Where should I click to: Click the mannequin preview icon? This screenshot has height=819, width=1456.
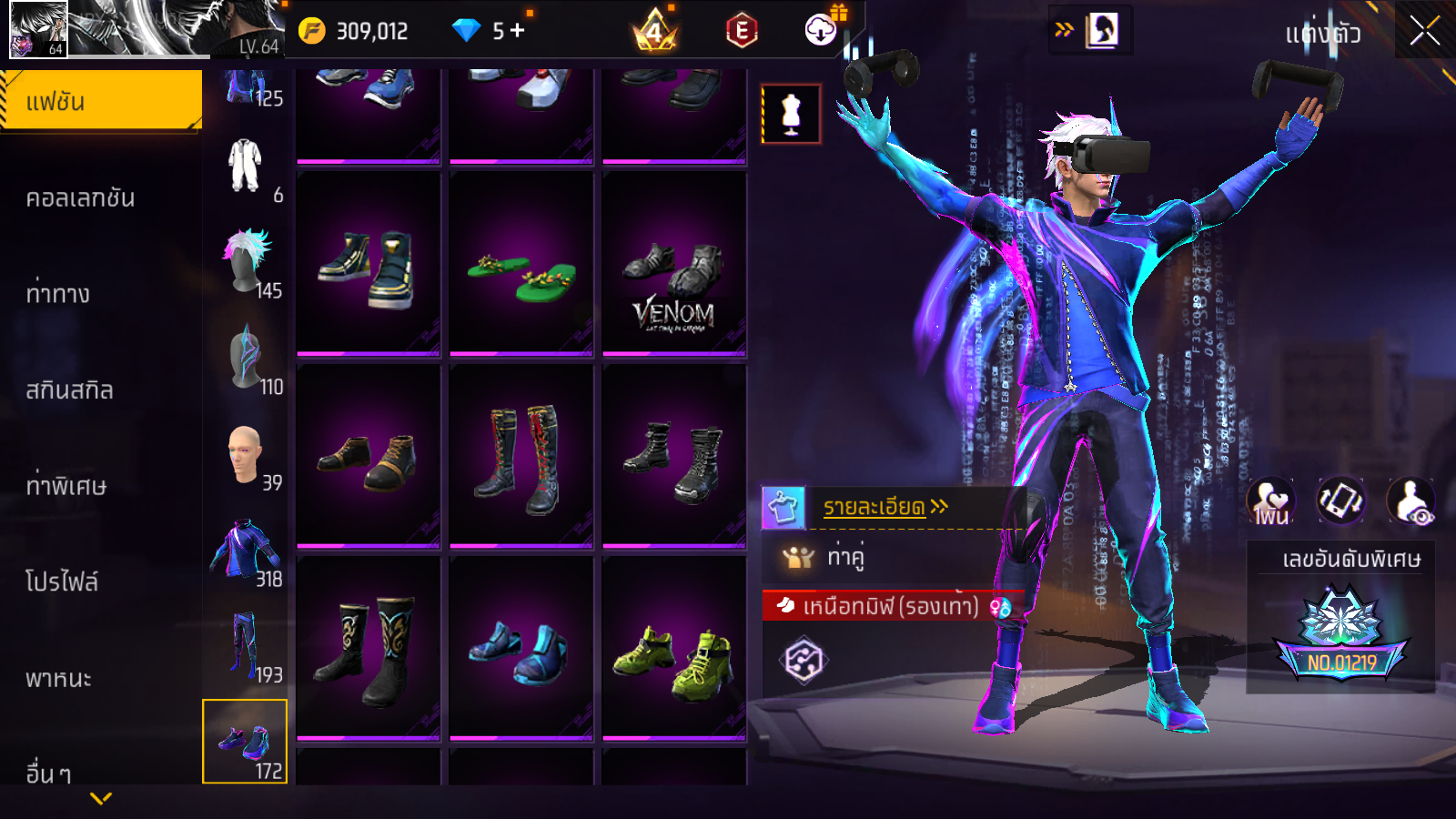click(791, 115)
